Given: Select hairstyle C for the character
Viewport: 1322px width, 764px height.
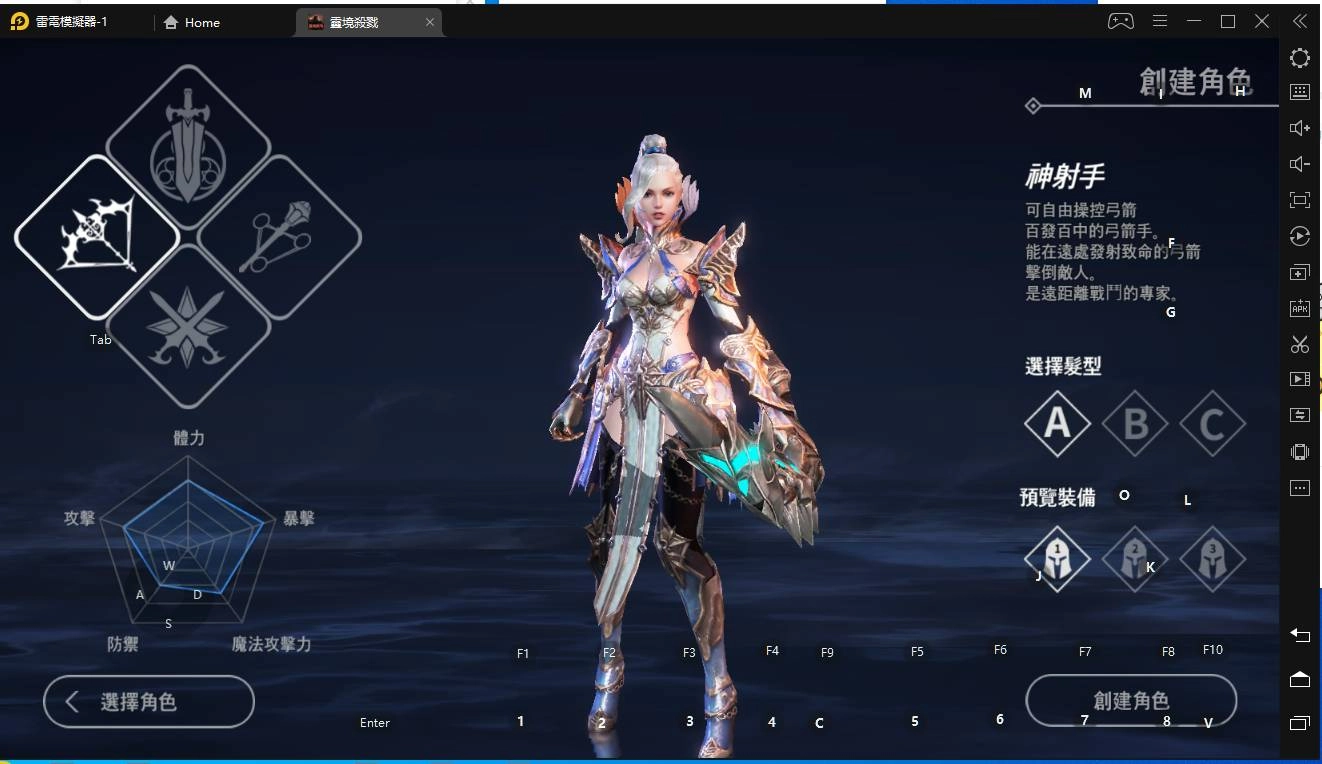Looking at the screenshot, I should click(x=1212, y=423).
